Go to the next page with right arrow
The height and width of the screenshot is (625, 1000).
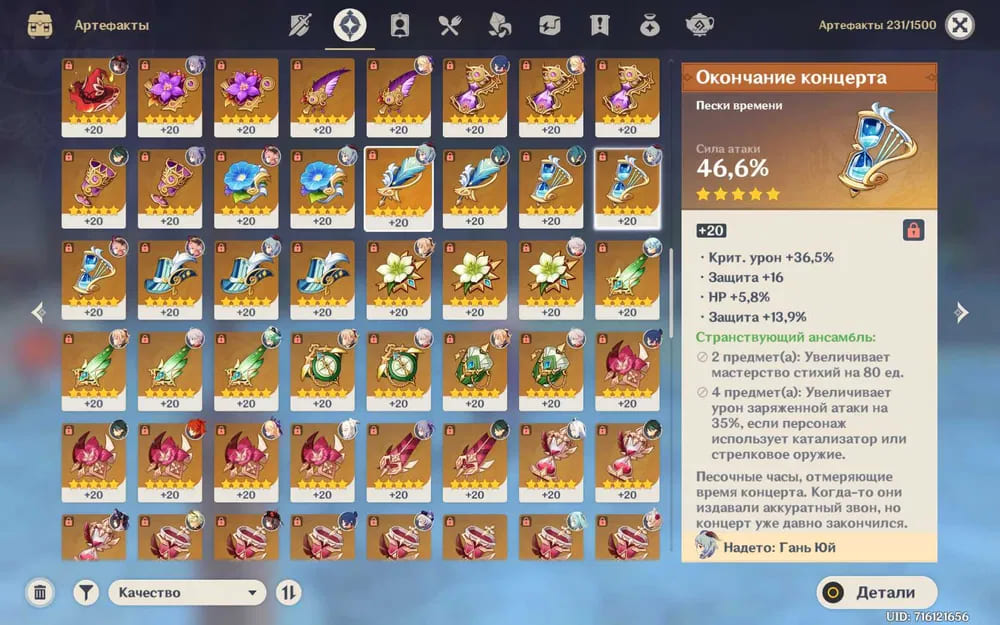(961, 312)
